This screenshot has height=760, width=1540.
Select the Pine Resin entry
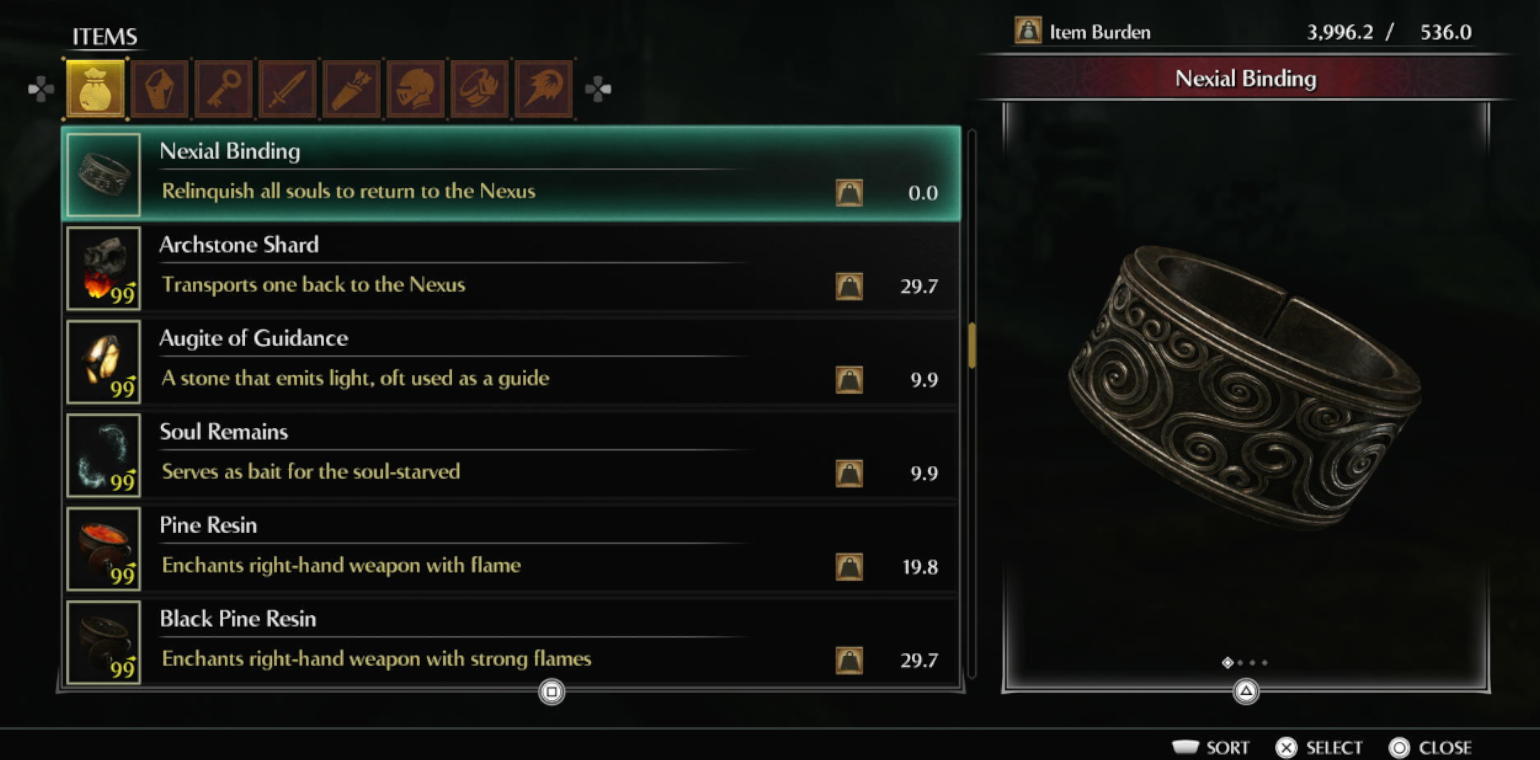[x=510, y=547]
